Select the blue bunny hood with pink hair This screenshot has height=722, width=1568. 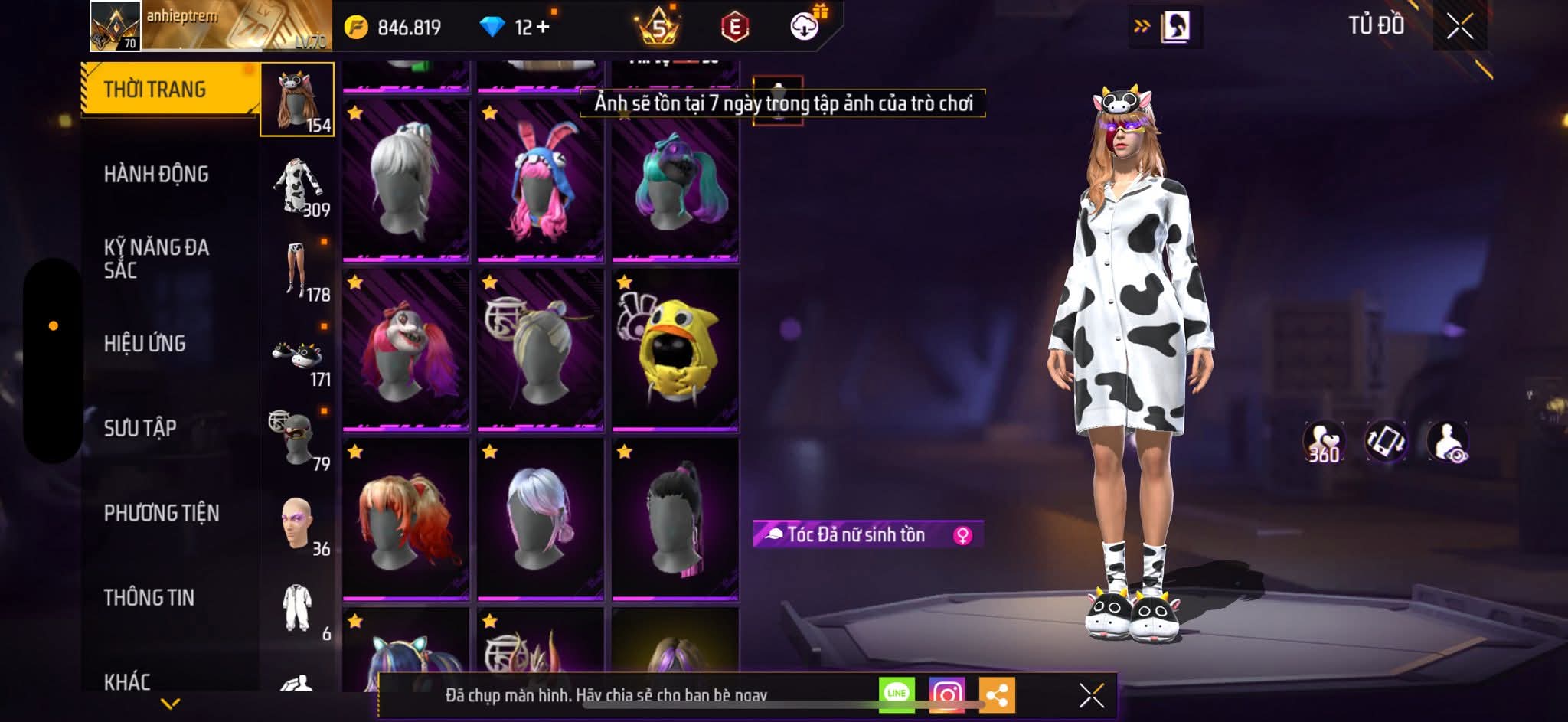[x=541, y=181]
